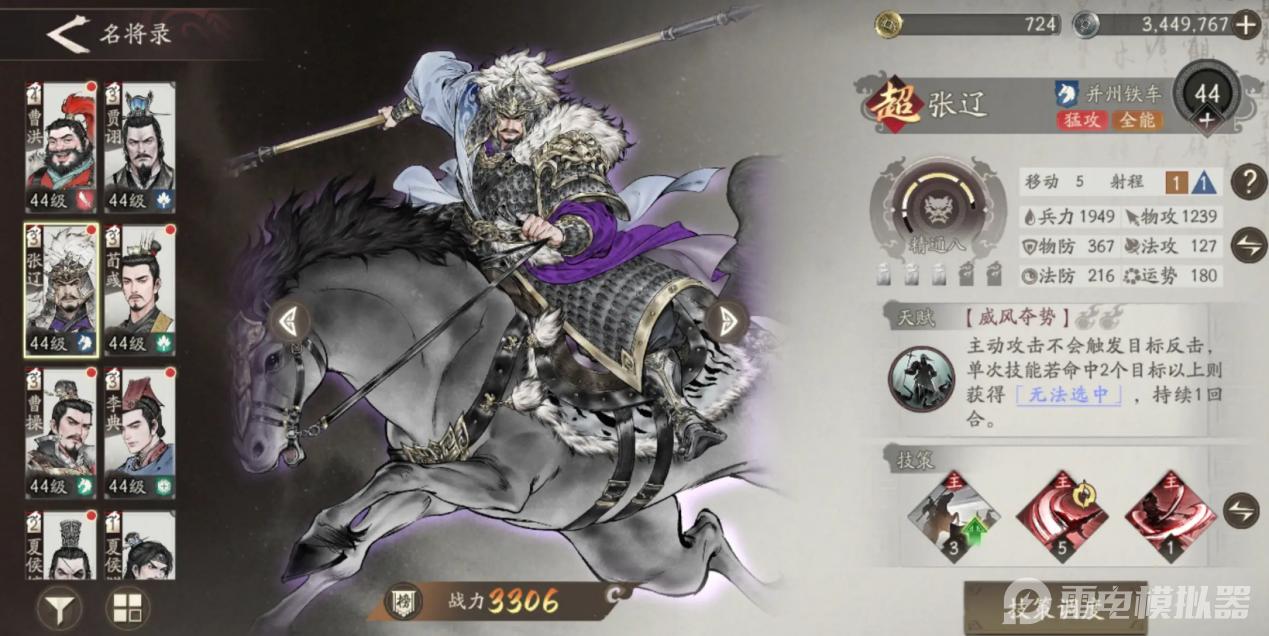The height and width of the screenshot is (636, 1269).
Task: Choose the 李典 general card
Action: pyautogui.click(x=139, y=433)
